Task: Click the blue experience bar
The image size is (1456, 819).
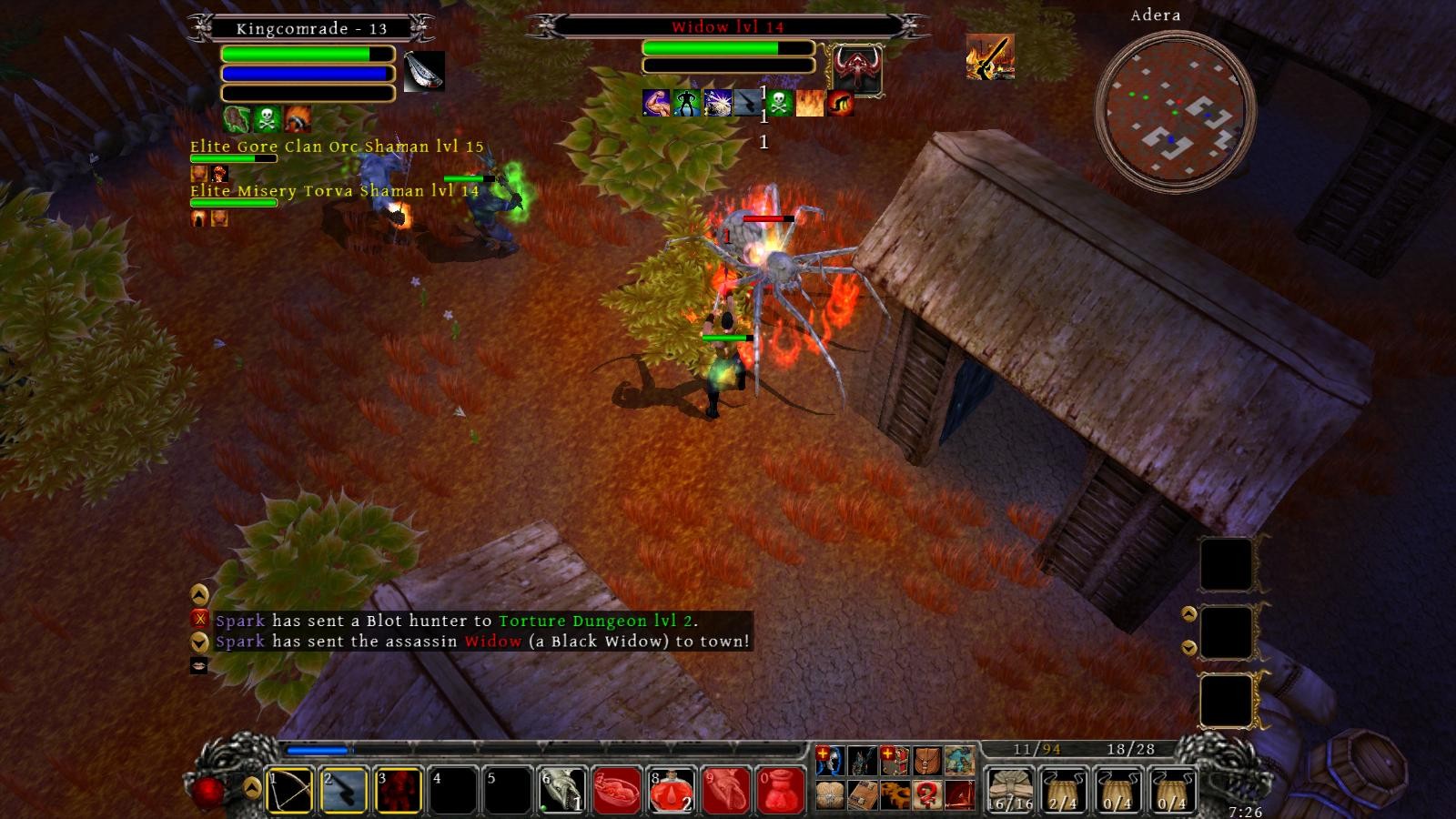Action: coord(317,751)
